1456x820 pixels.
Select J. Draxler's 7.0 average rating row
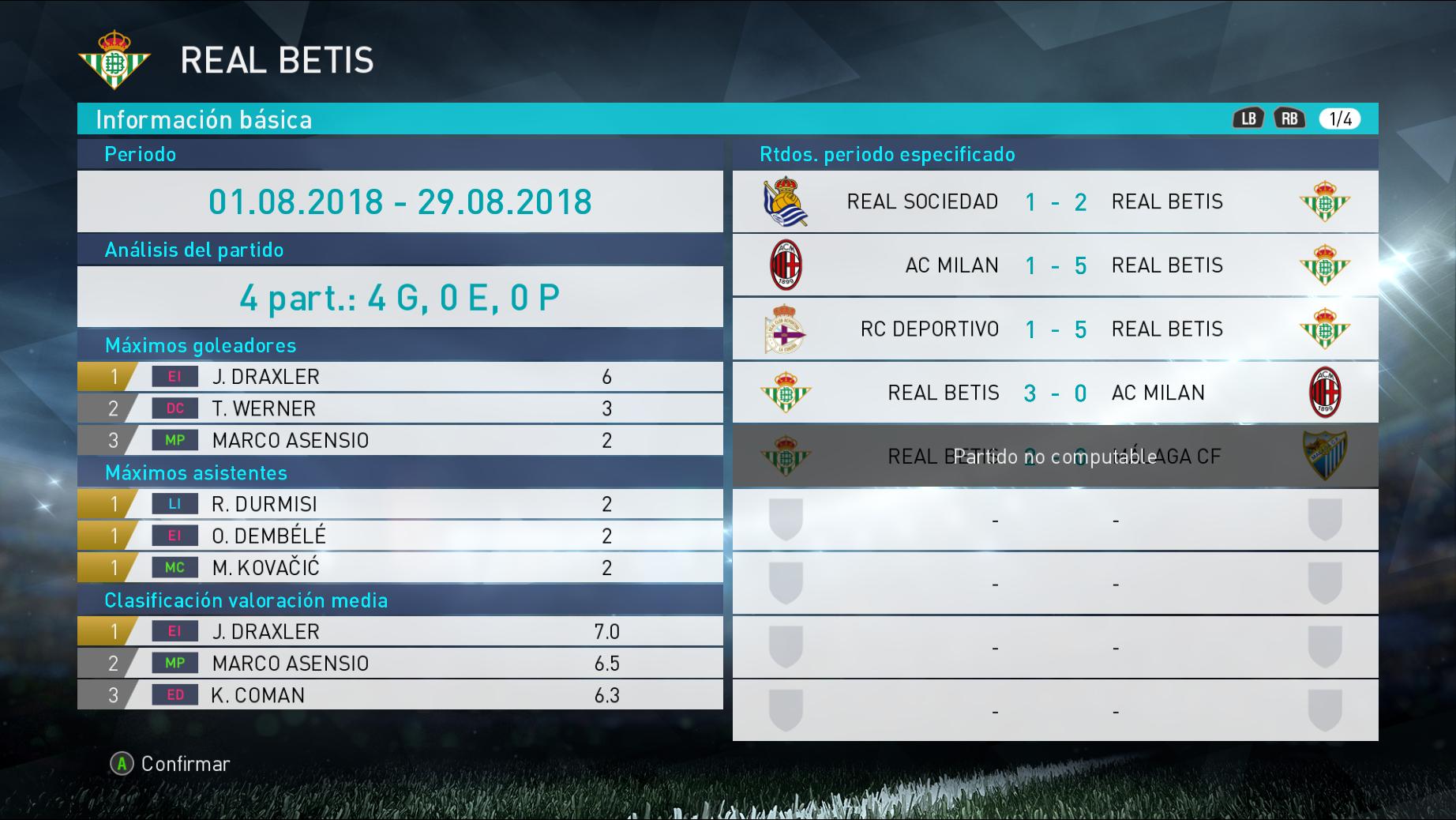(x=400, y=631)
